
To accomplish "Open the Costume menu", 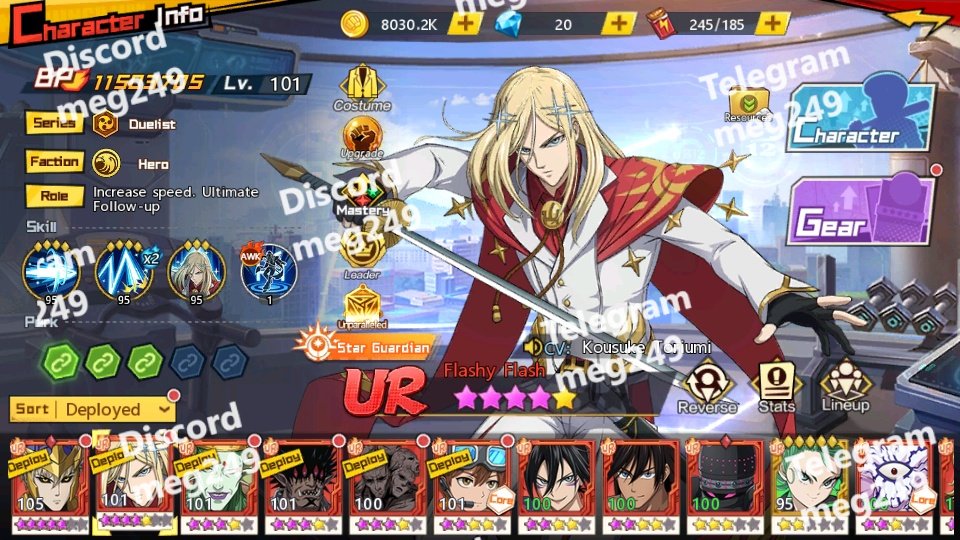I will pyautogui.click(x=362, y=88).
